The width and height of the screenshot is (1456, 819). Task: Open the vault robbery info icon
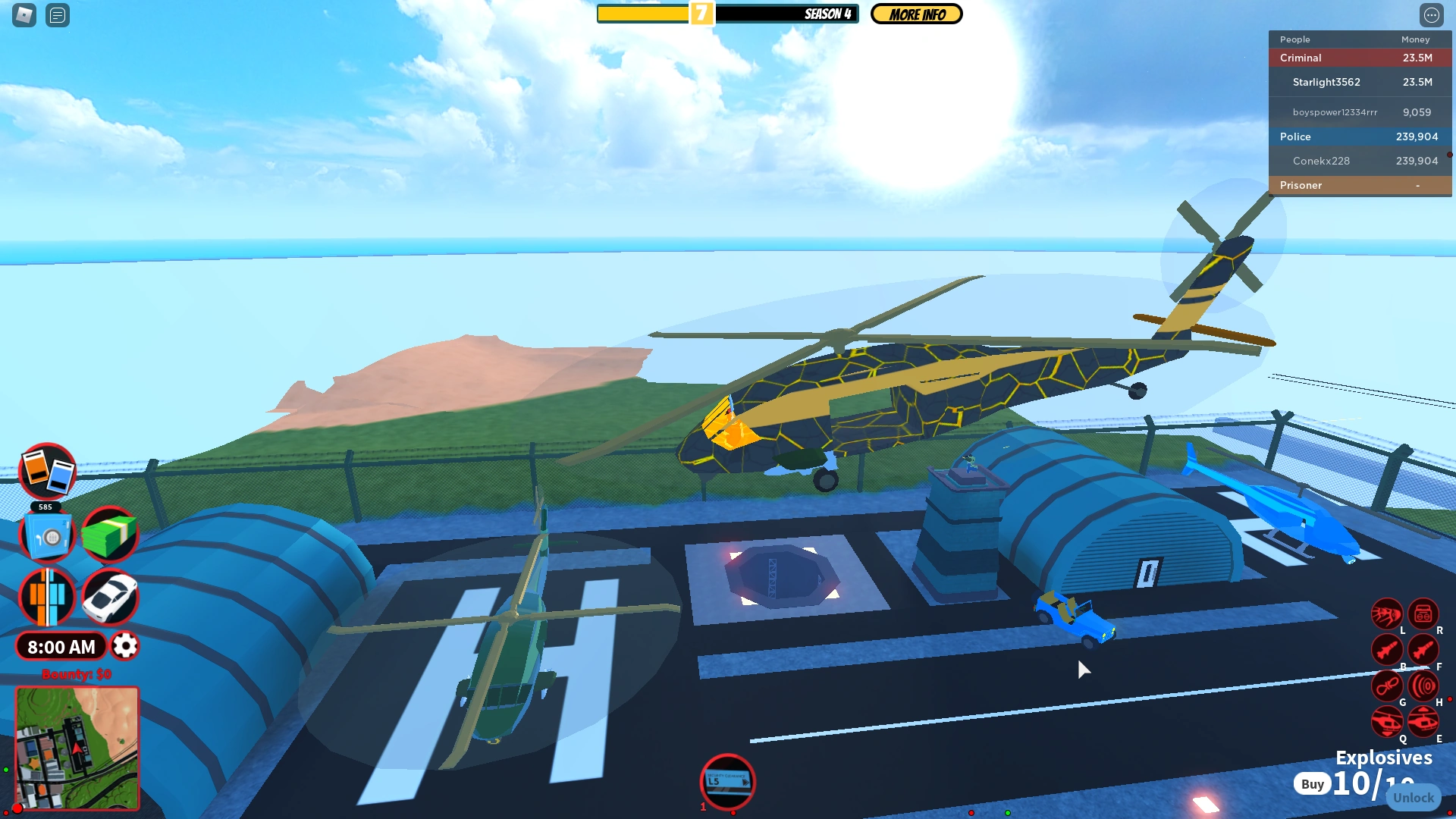pyautogui.click(x=47, y=535)
